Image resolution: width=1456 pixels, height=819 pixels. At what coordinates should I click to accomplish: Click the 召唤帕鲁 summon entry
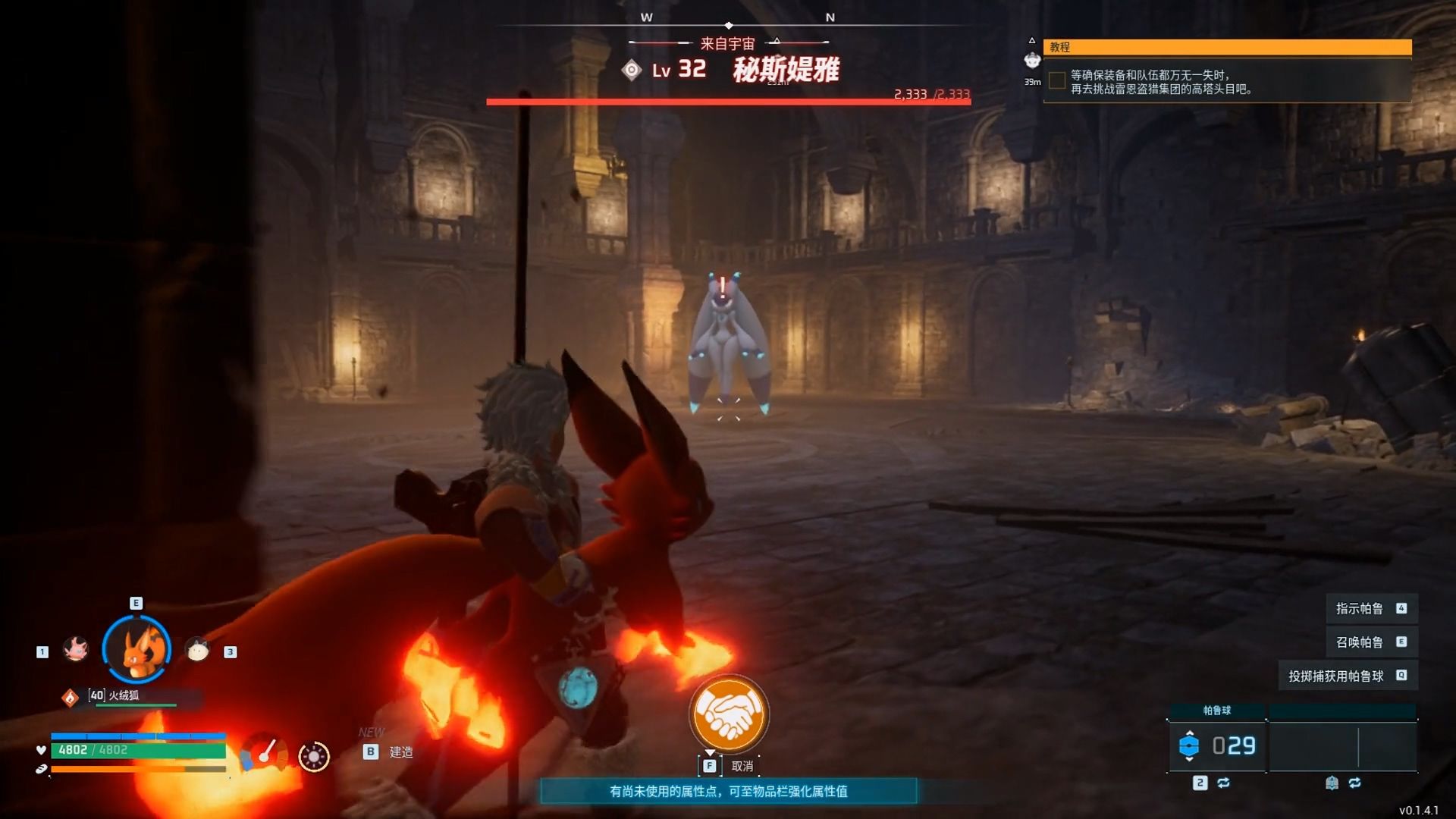(x=1359, y=642)
